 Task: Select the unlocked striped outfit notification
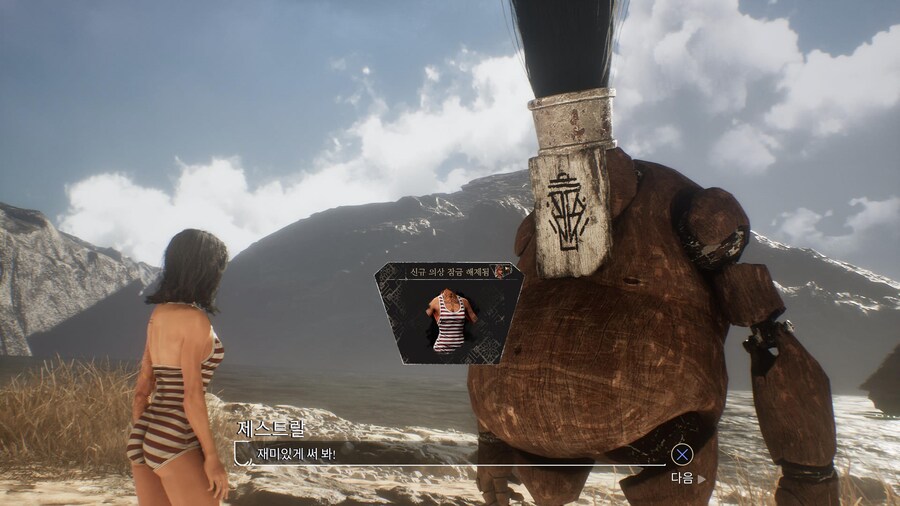coord(448,313)
